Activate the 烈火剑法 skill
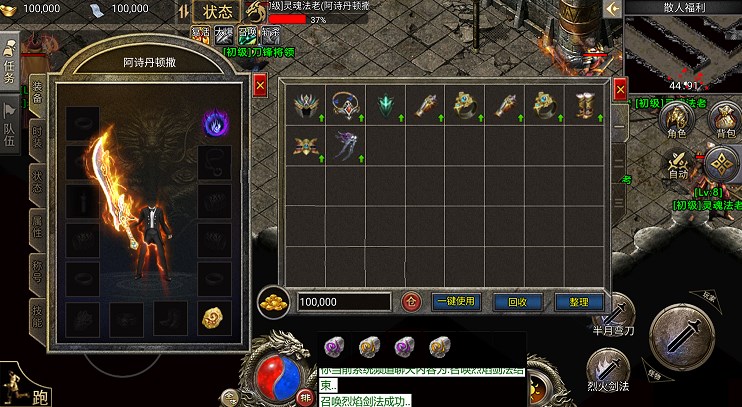 coord(607,369)
